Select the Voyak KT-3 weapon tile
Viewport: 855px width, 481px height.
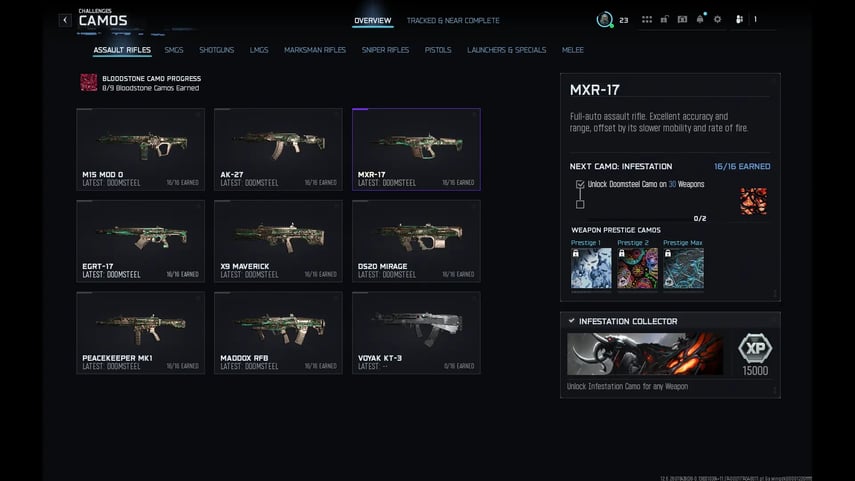click(x=416, y=333)
